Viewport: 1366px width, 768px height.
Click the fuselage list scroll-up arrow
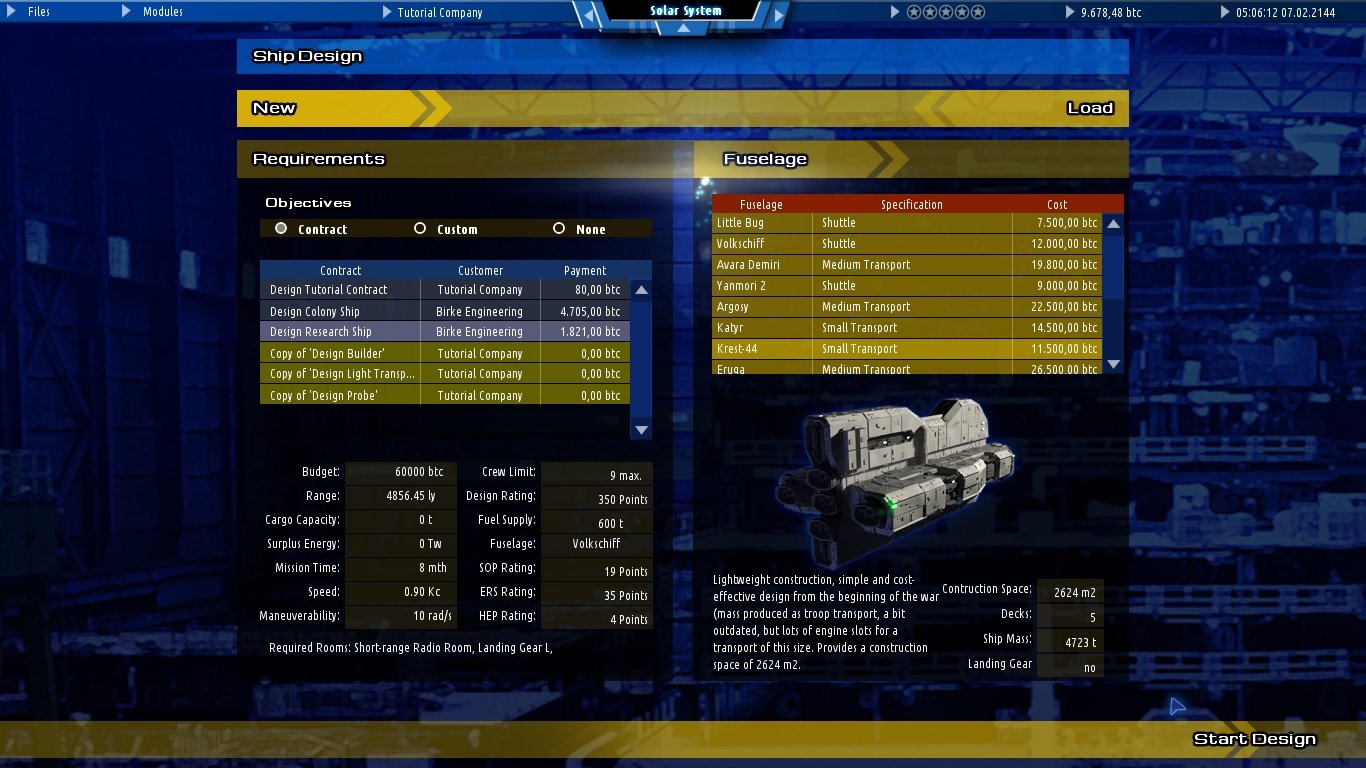pos(1113,223)
